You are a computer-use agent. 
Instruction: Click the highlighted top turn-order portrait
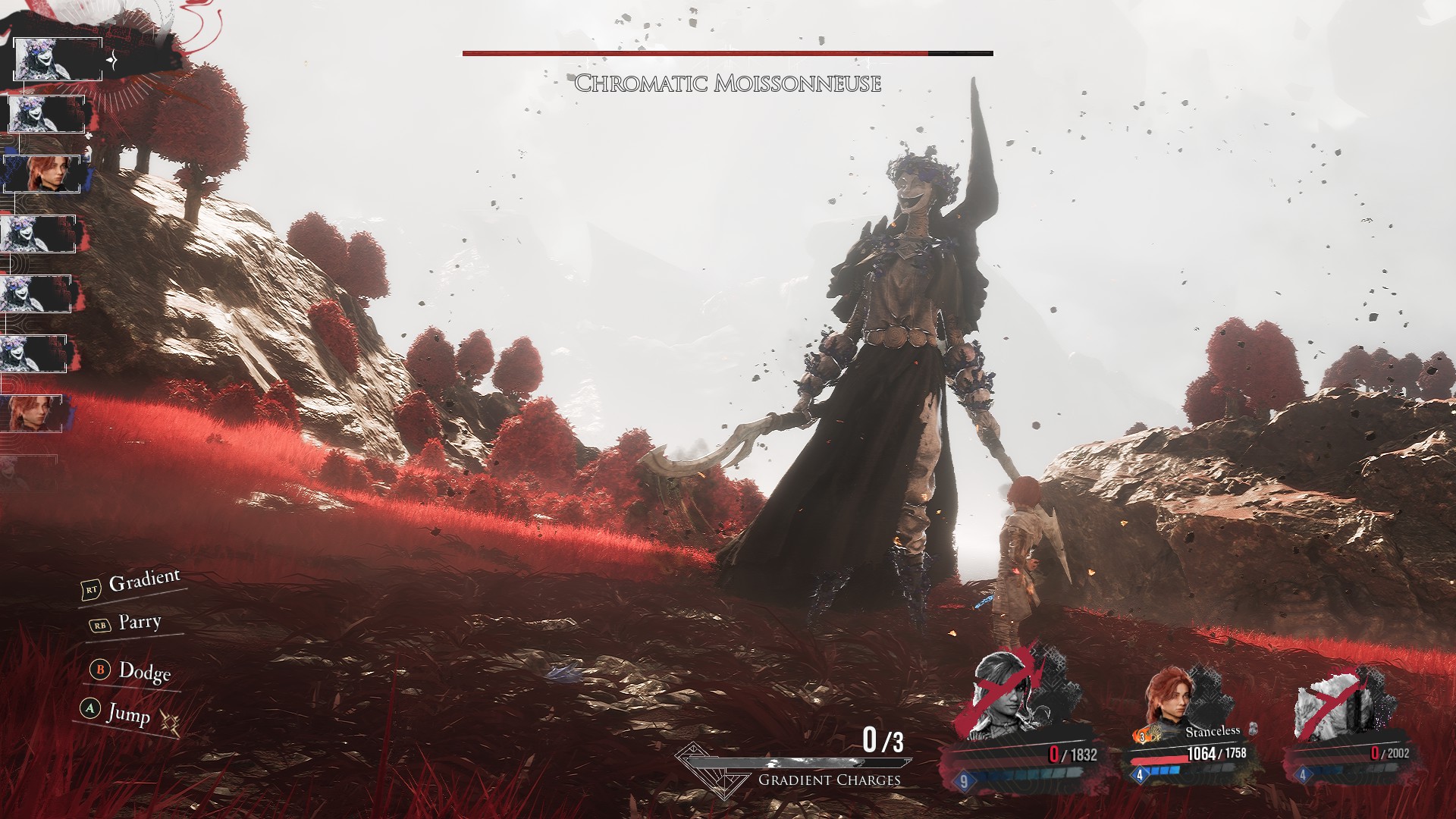[58, 58]
